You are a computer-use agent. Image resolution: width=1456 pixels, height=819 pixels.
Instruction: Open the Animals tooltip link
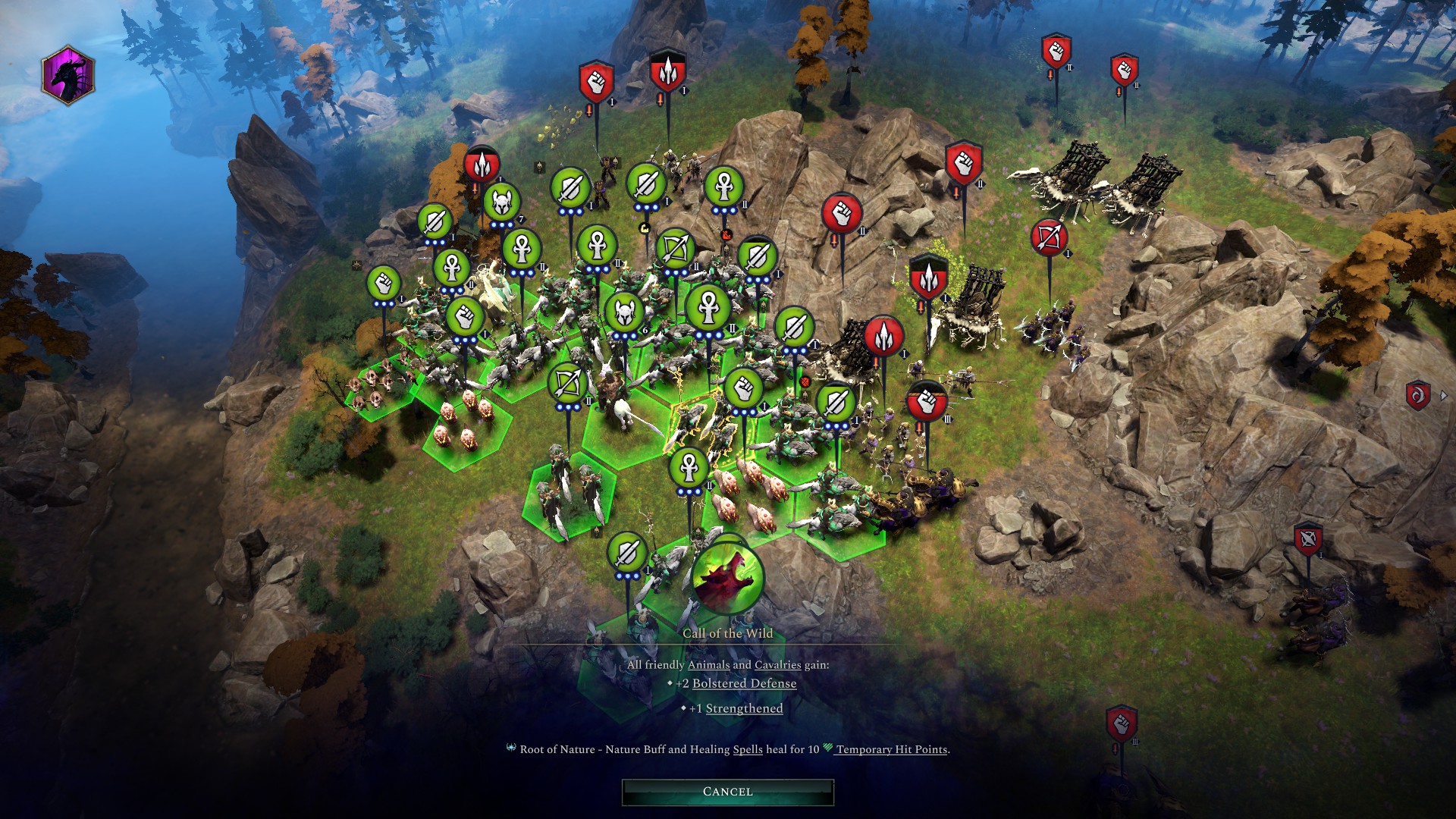[x=708, y=663]
